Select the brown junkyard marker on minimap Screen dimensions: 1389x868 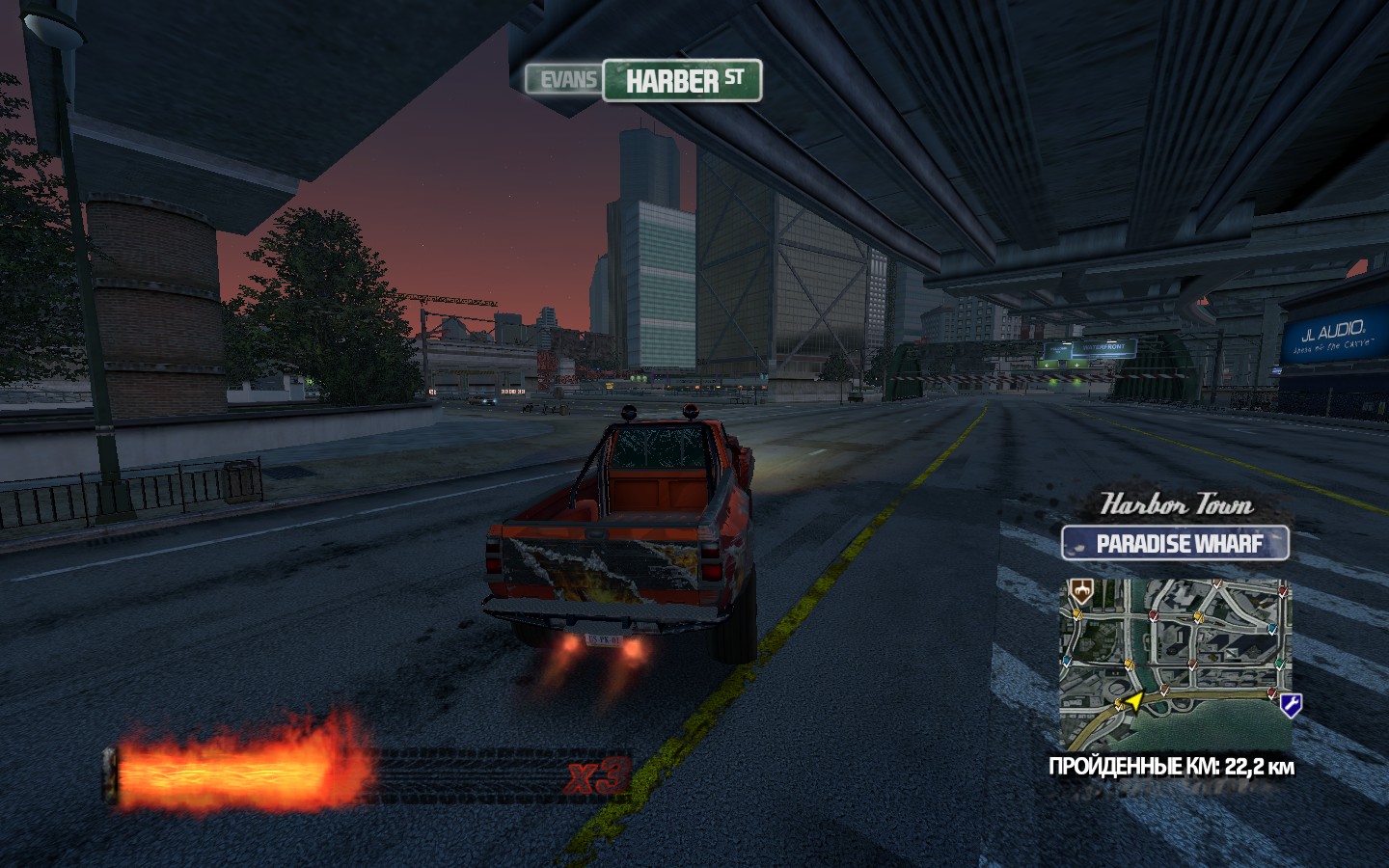[1080, 592]
